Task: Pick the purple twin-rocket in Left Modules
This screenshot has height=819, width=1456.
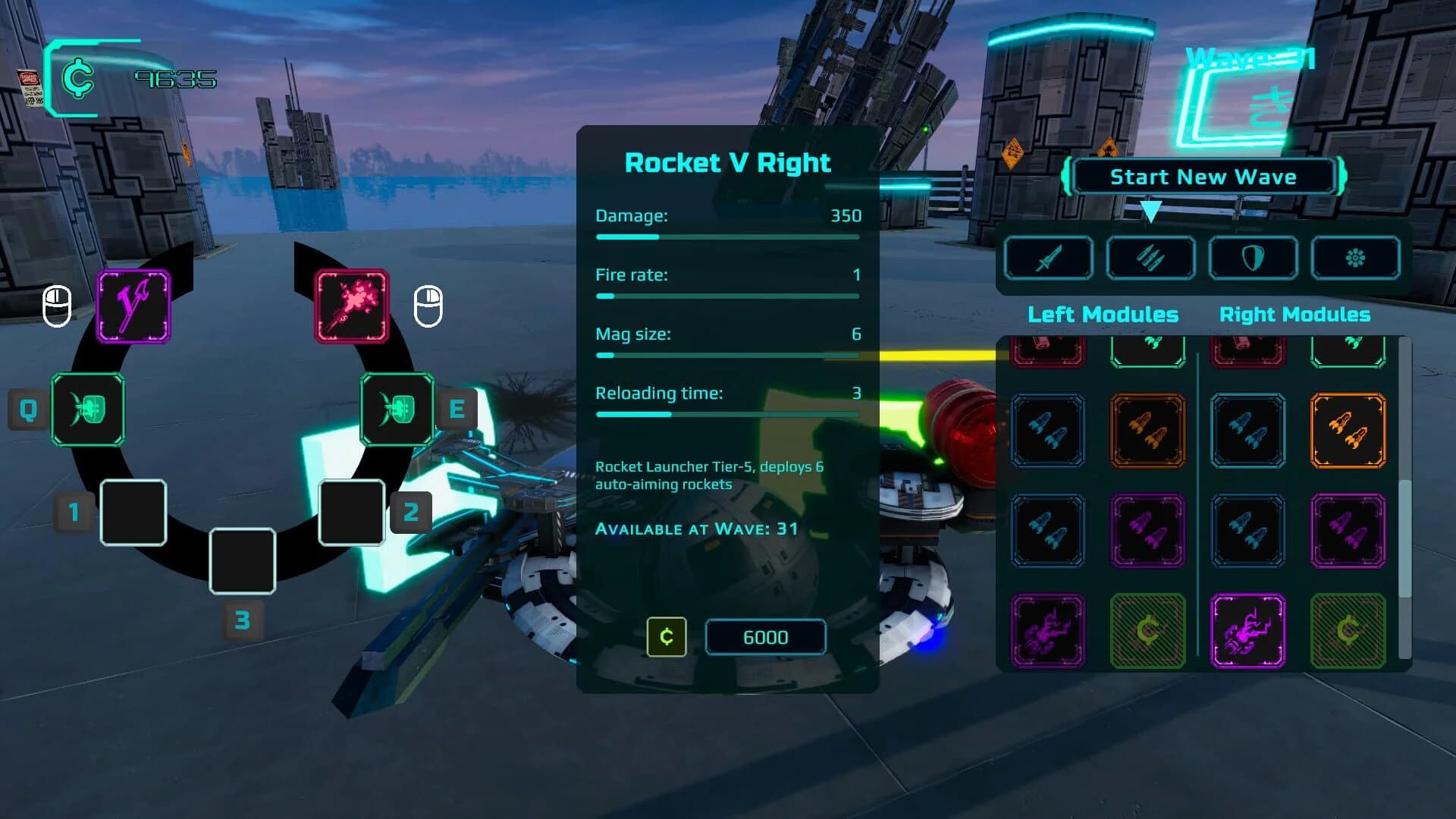Action: tap(1147, 530)
